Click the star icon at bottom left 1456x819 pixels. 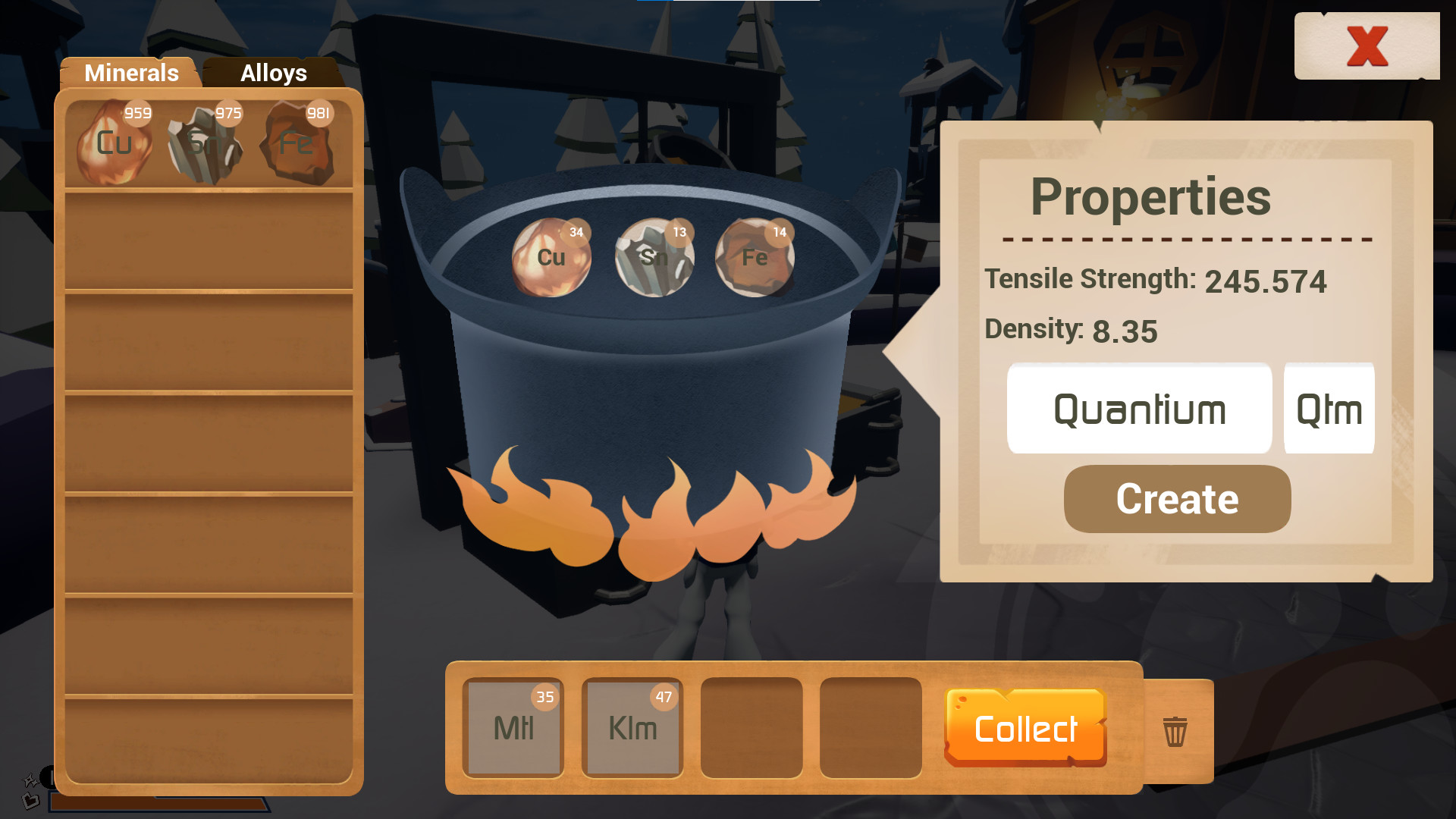[29, 780]
